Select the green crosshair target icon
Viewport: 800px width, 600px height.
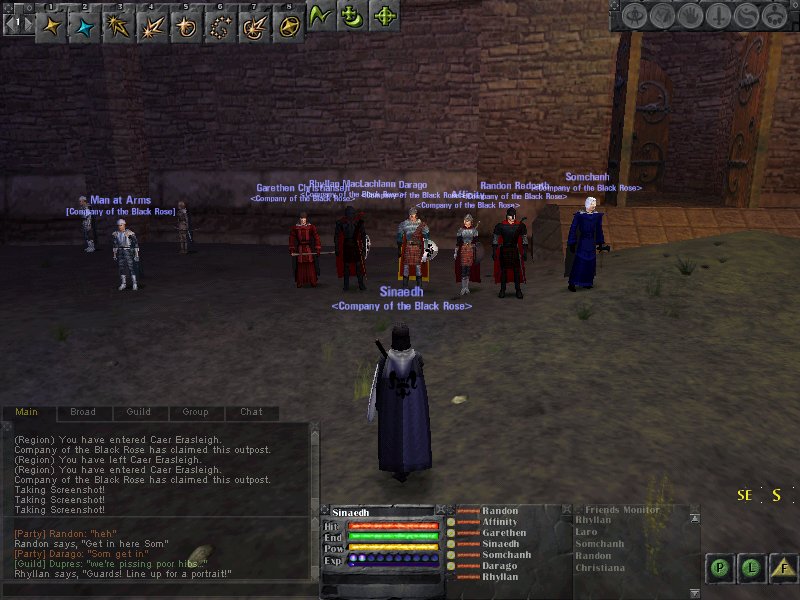[x=384, y=17]
